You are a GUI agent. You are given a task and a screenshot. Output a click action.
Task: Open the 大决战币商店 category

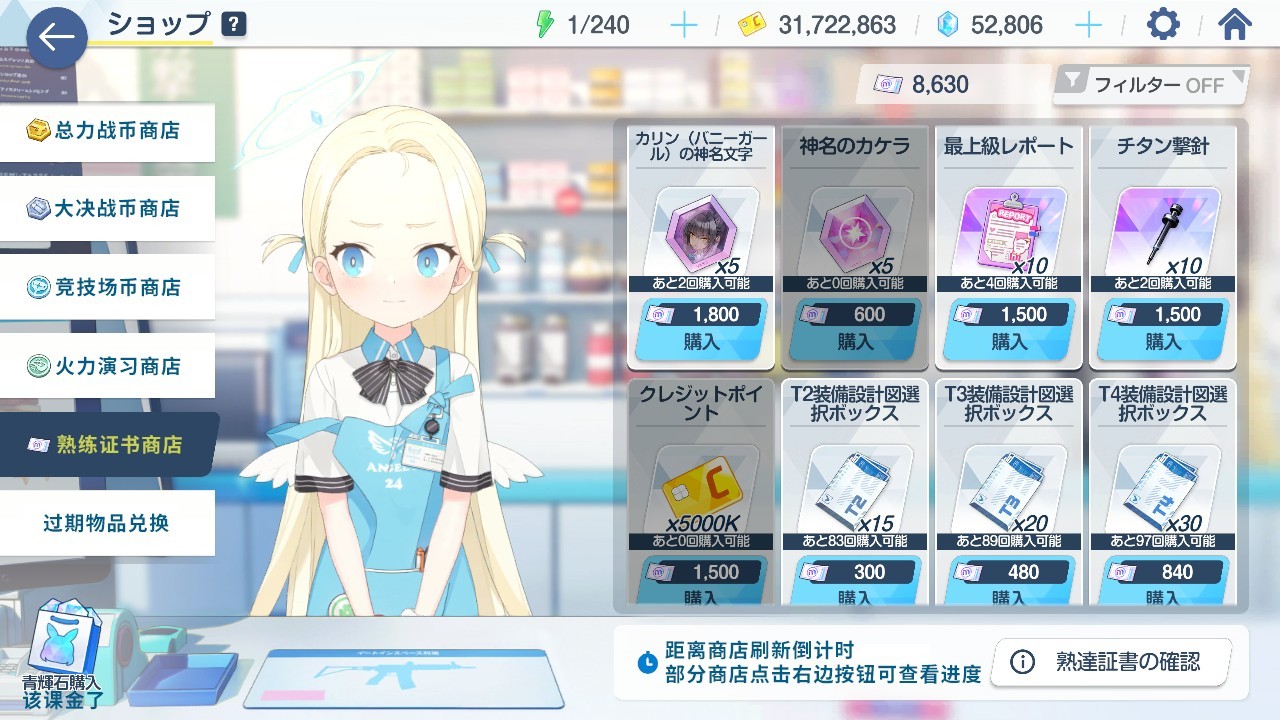107,208
